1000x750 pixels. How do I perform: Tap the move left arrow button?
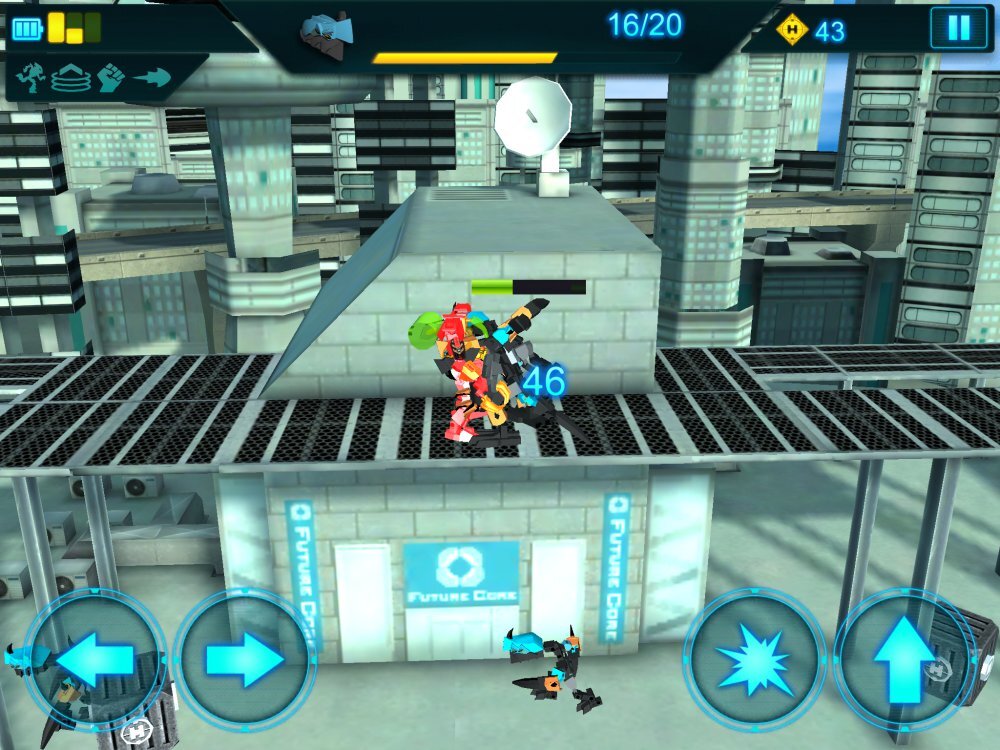[95, 659]
